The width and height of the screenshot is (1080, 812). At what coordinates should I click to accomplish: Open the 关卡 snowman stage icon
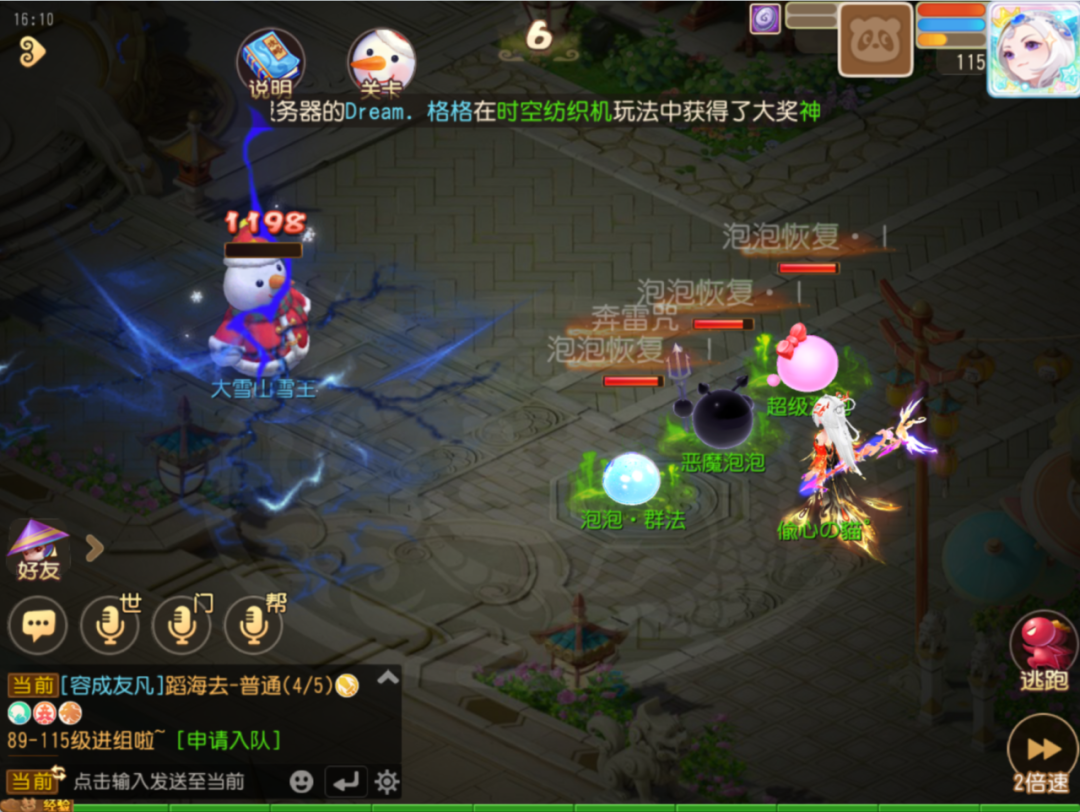click(x=381, y=61)
